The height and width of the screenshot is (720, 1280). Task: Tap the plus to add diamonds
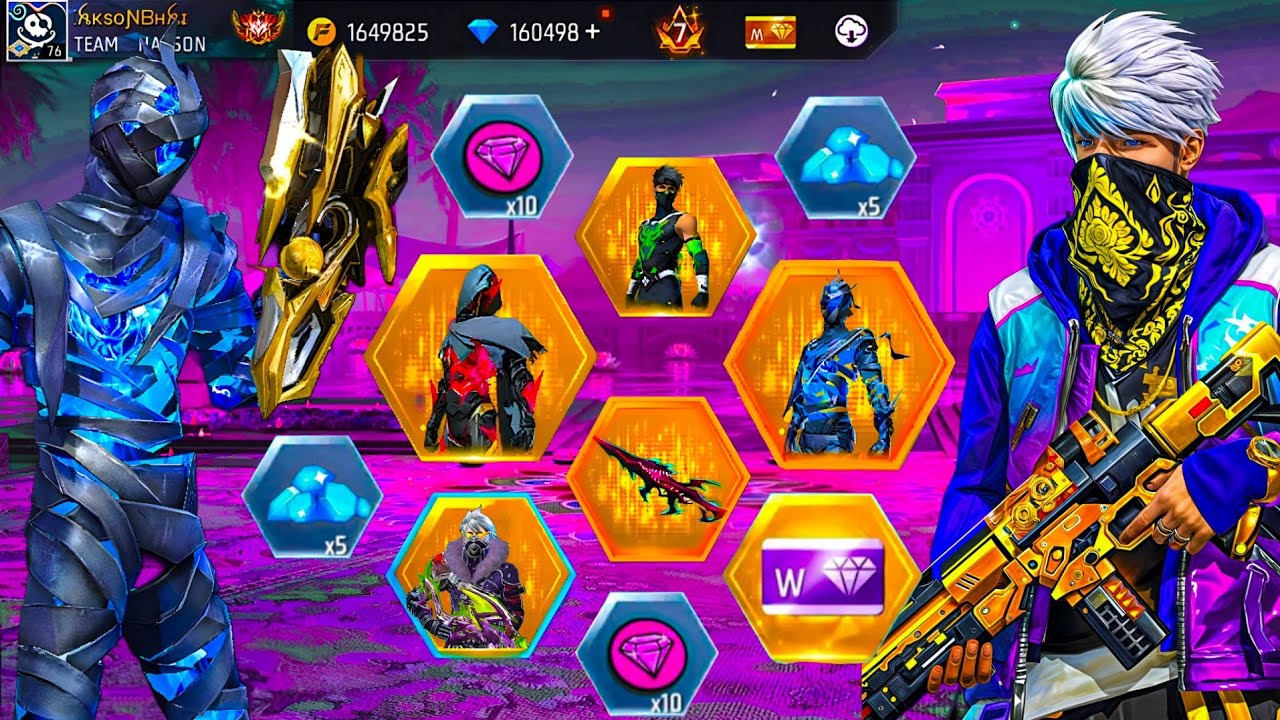(593, 32)
